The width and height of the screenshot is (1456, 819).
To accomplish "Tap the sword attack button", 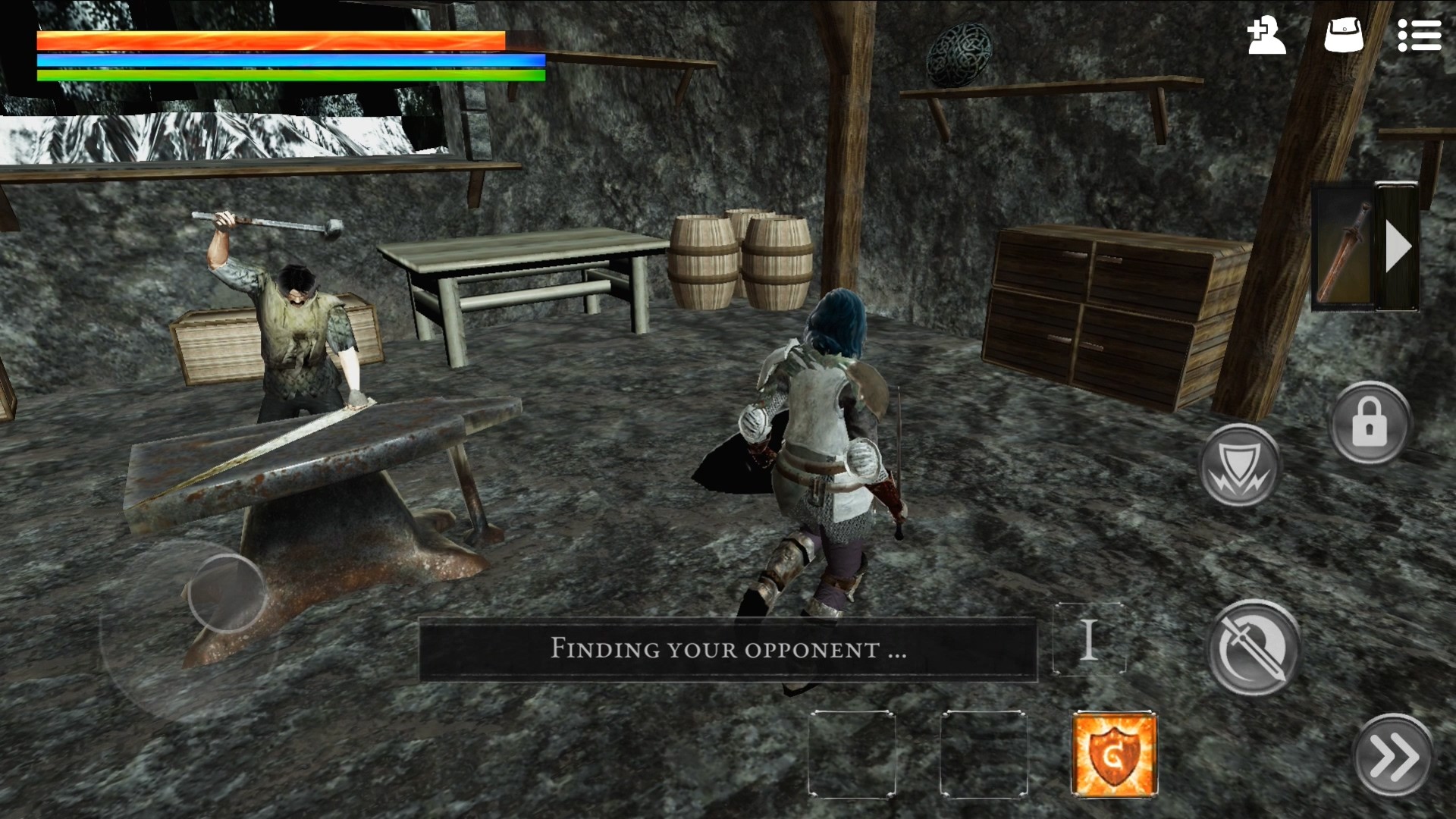I will pos(1254,647).
